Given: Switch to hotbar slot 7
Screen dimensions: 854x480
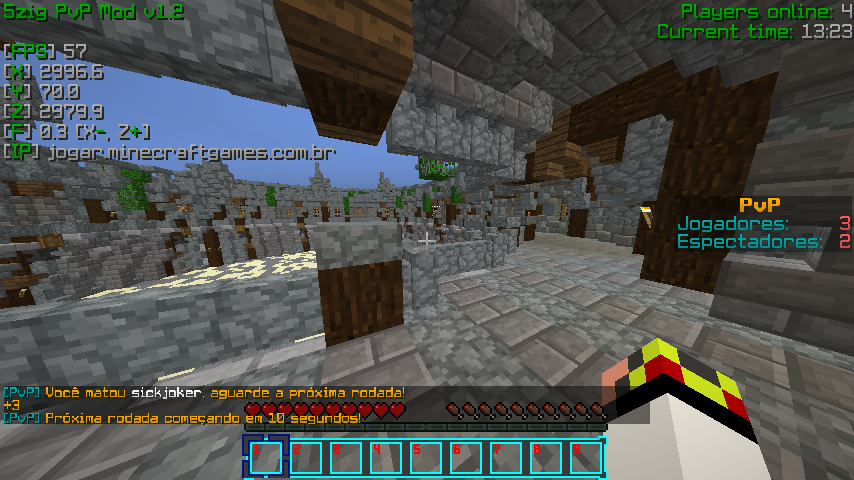Looking at the screenshot, I should point(505,457).
